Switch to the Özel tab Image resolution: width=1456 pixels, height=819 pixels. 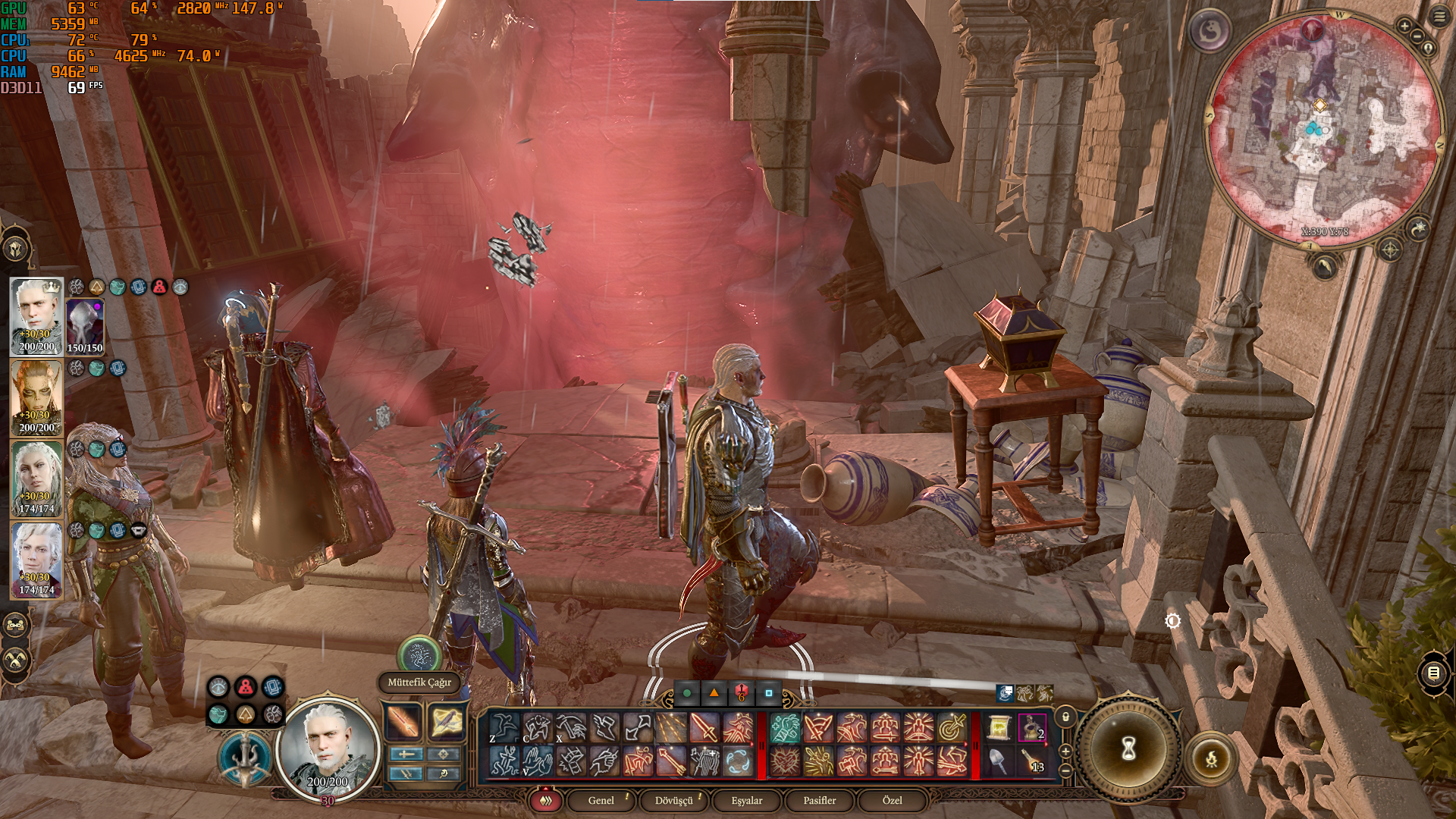pos(893,800)
